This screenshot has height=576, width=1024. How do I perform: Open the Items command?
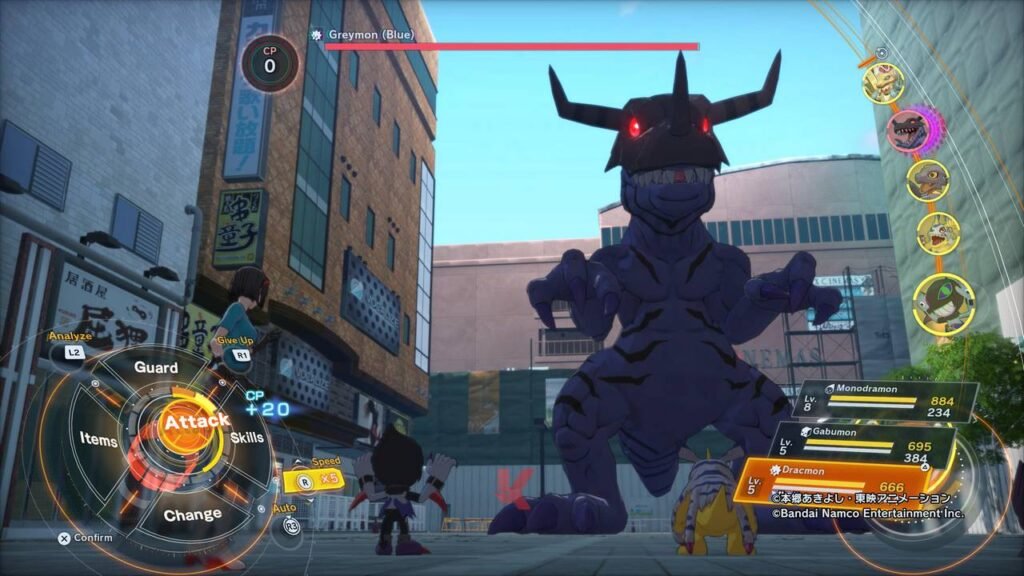click(99, 440)
